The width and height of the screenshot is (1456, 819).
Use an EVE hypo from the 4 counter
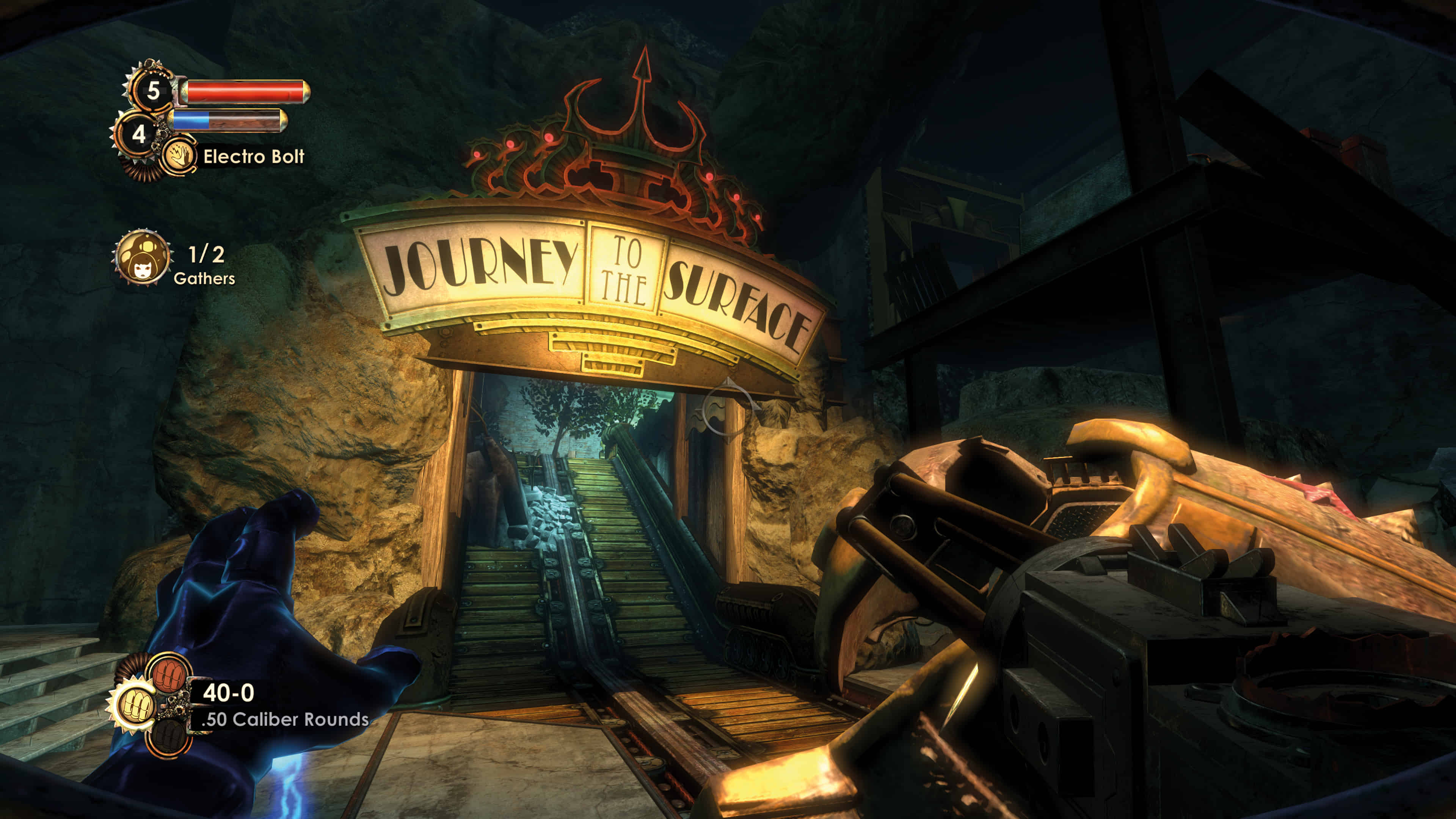[x=138, y=135]
